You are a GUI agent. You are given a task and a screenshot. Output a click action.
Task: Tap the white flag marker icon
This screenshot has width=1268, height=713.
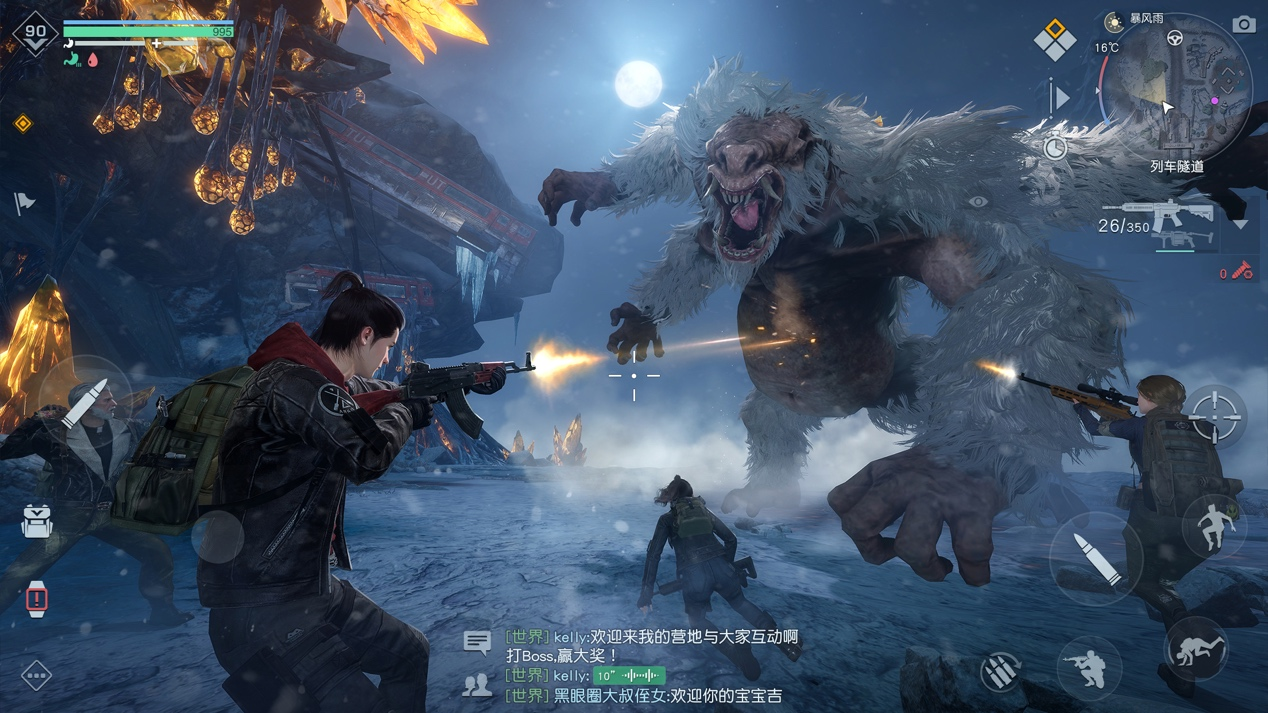point(25,203)
